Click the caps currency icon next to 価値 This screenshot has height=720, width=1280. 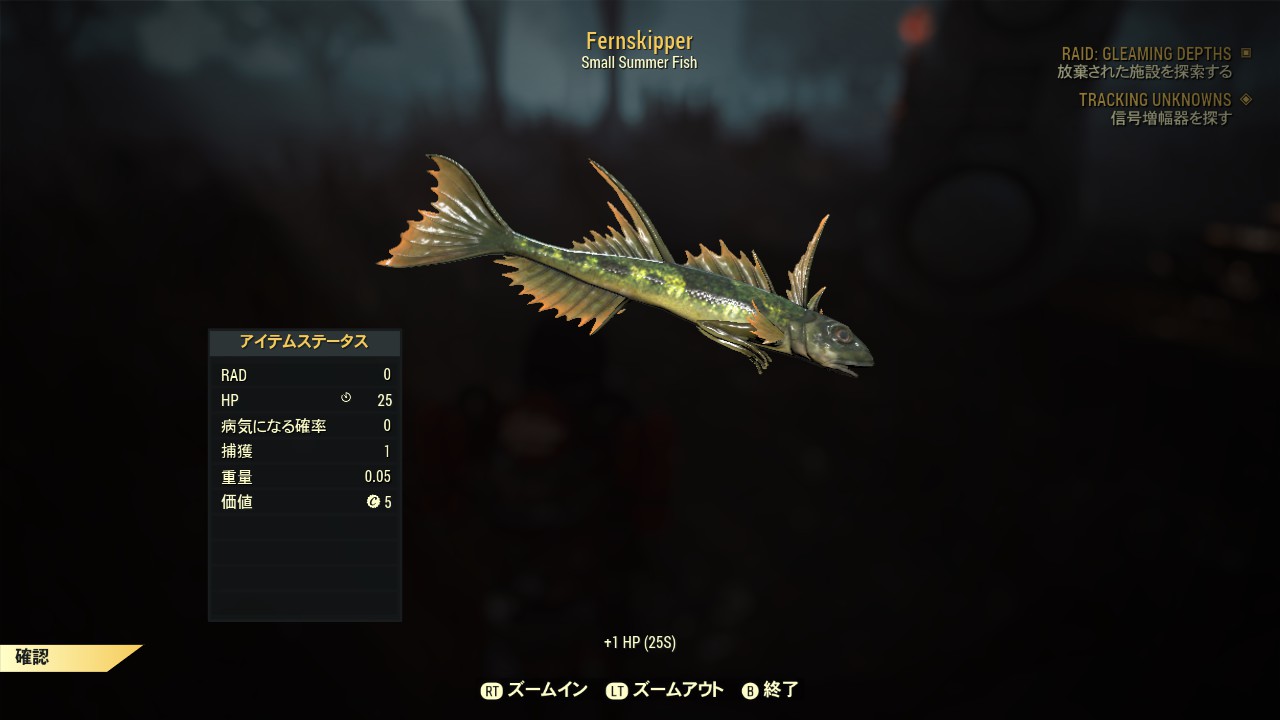[x=371, y=502]
